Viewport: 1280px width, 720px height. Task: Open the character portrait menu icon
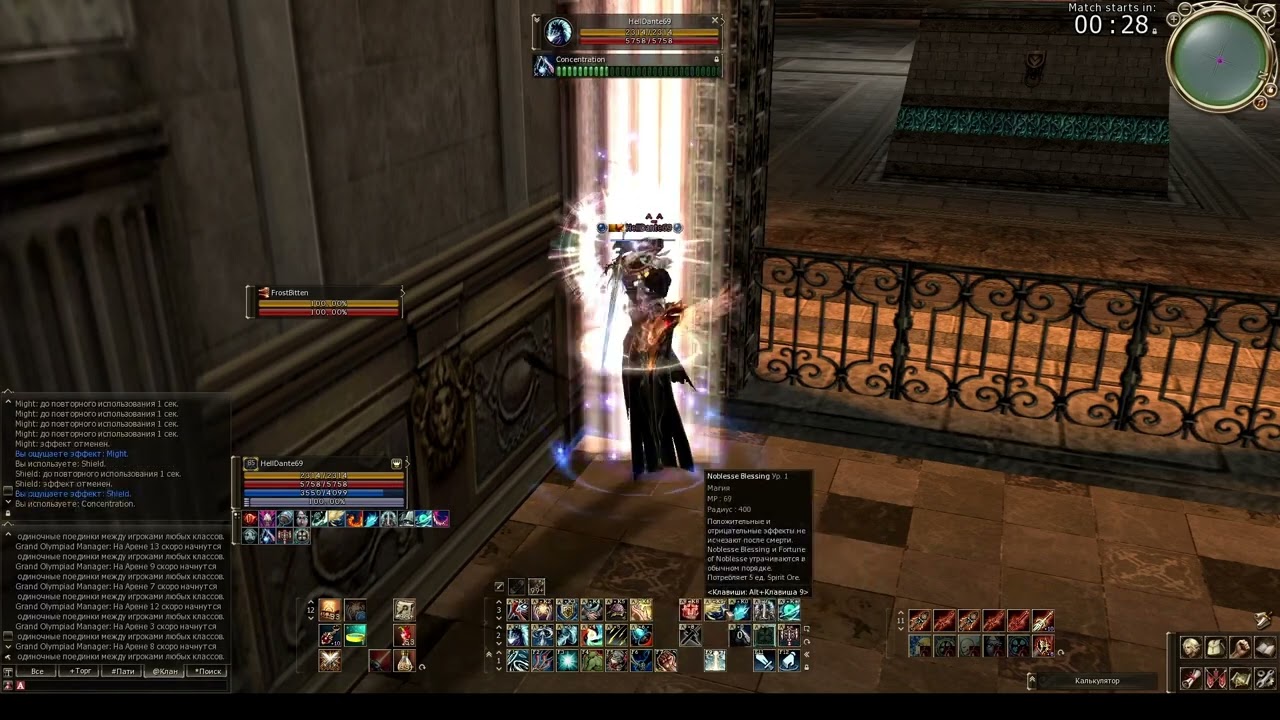pyautogui.click(x=1191, y=648)
